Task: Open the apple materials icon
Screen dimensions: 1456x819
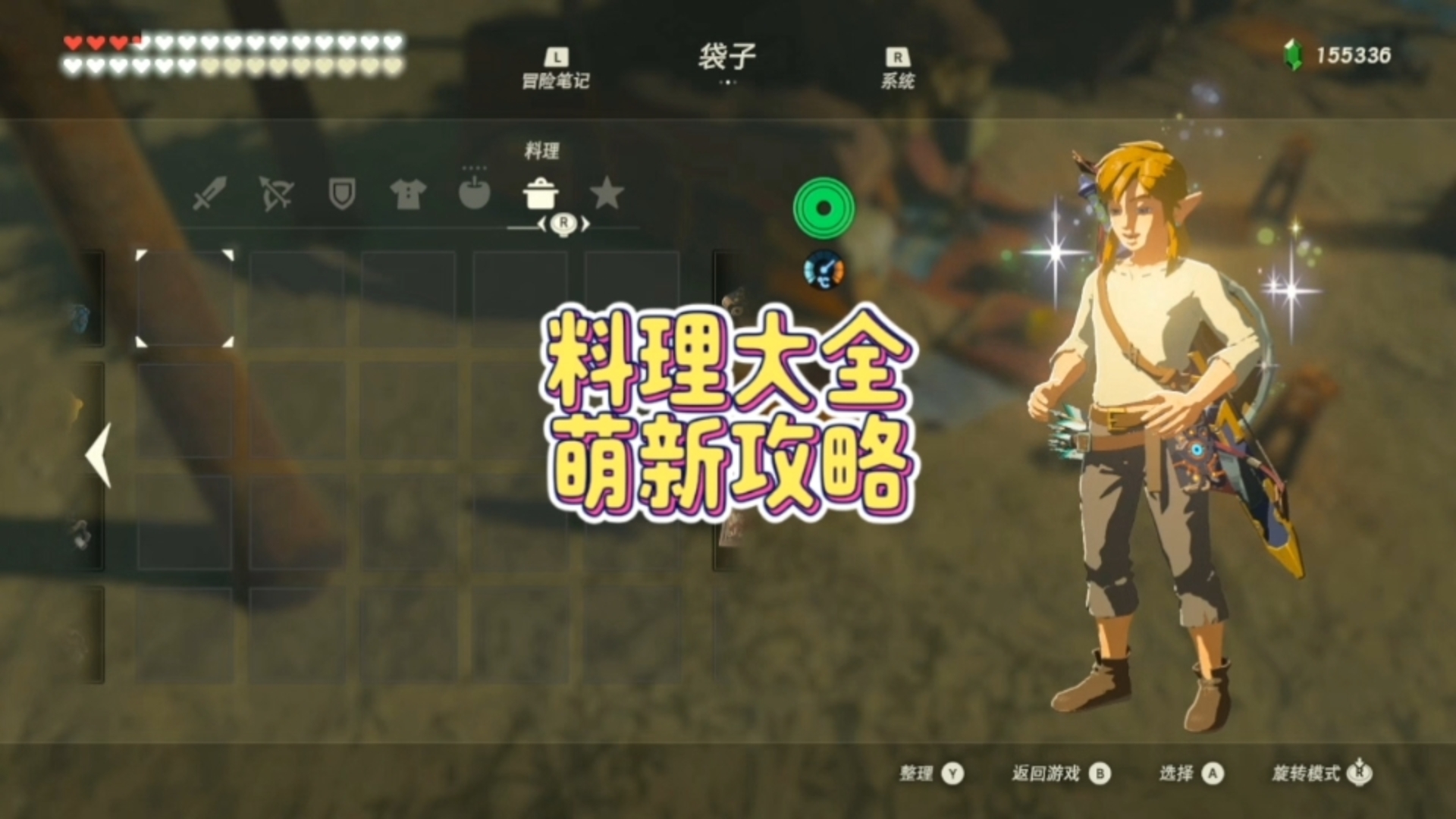Action: 474,195
